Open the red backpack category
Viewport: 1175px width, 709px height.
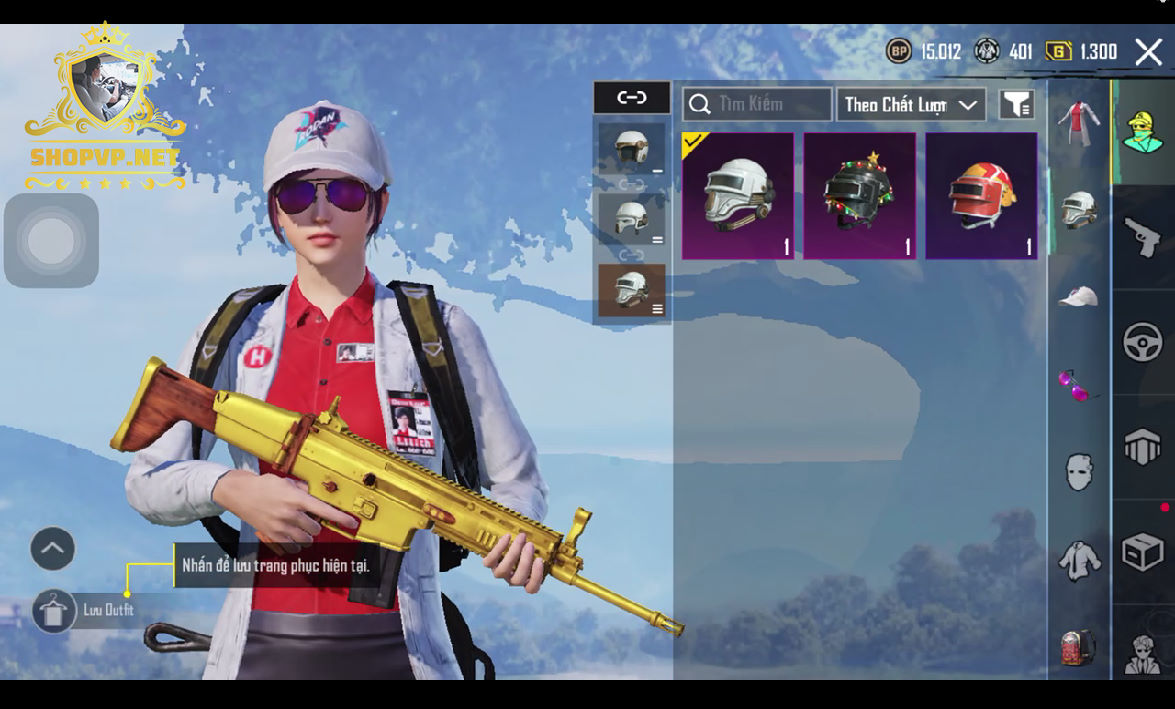[1078, 646]
